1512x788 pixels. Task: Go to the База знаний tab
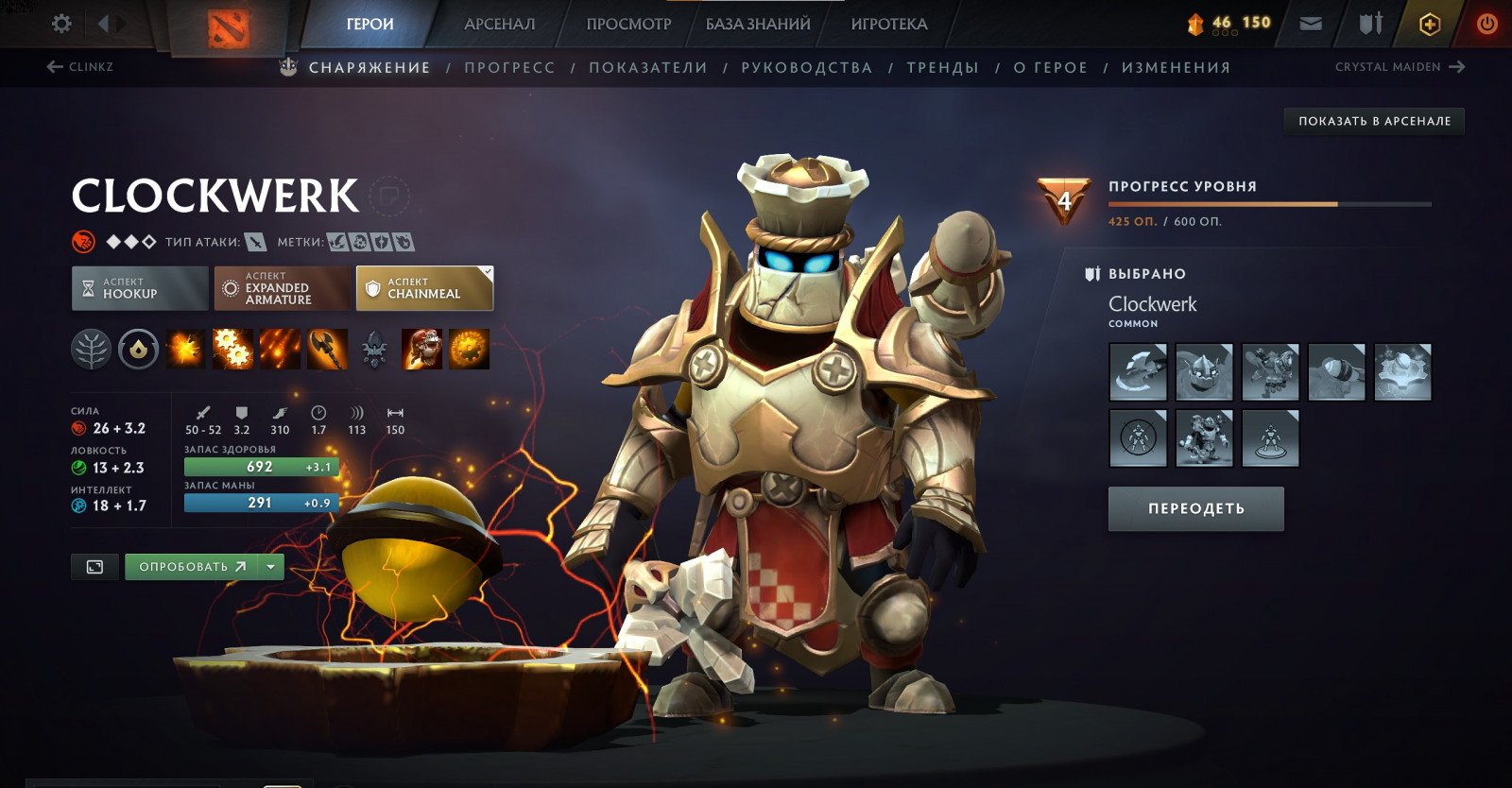758,25
